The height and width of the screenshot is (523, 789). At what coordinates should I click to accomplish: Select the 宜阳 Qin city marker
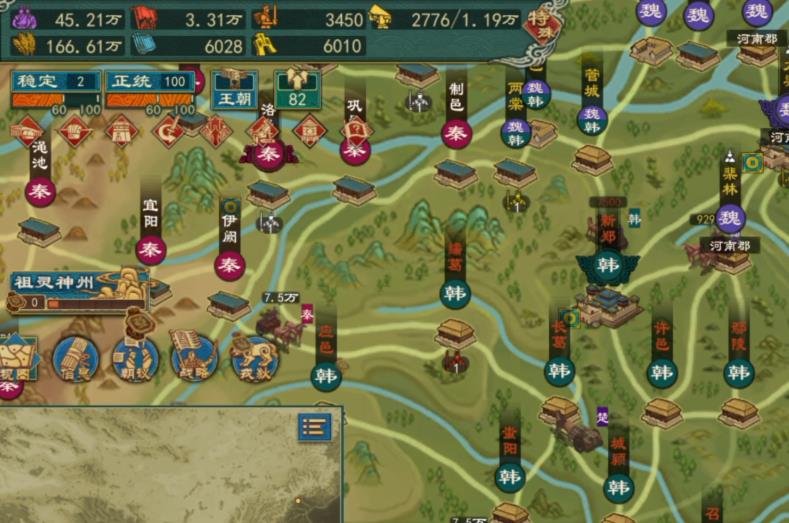point(151,250)
